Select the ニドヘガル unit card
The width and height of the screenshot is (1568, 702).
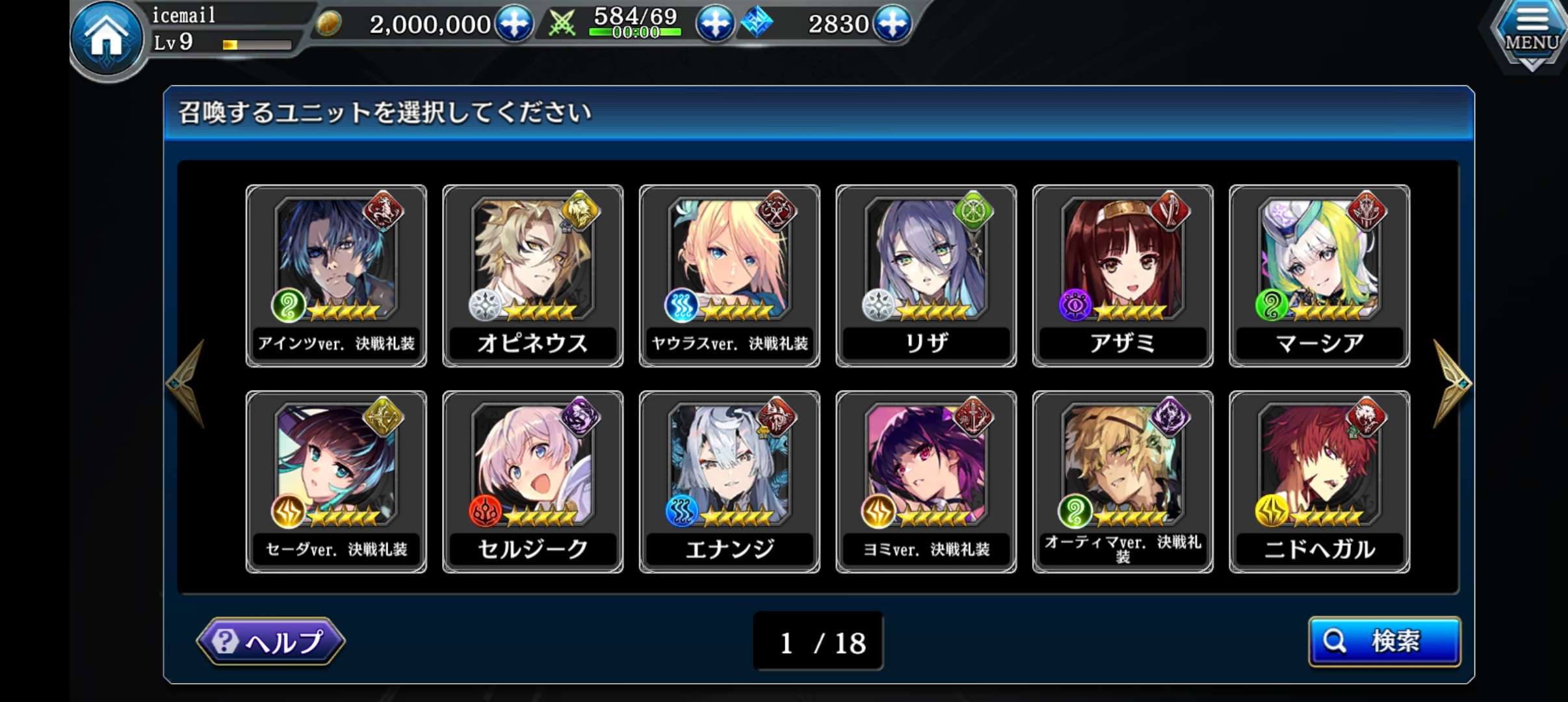click(1320, 482)
